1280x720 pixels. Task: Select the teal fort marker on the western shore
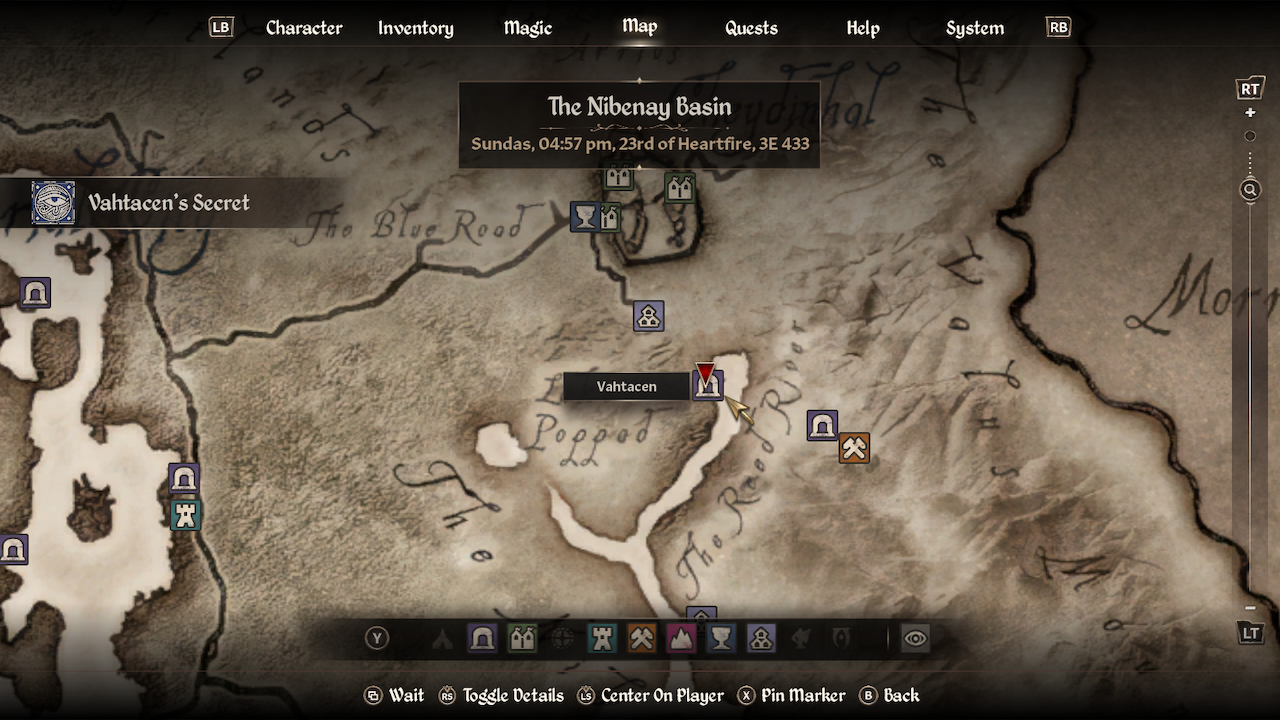[x=185, y=515]
